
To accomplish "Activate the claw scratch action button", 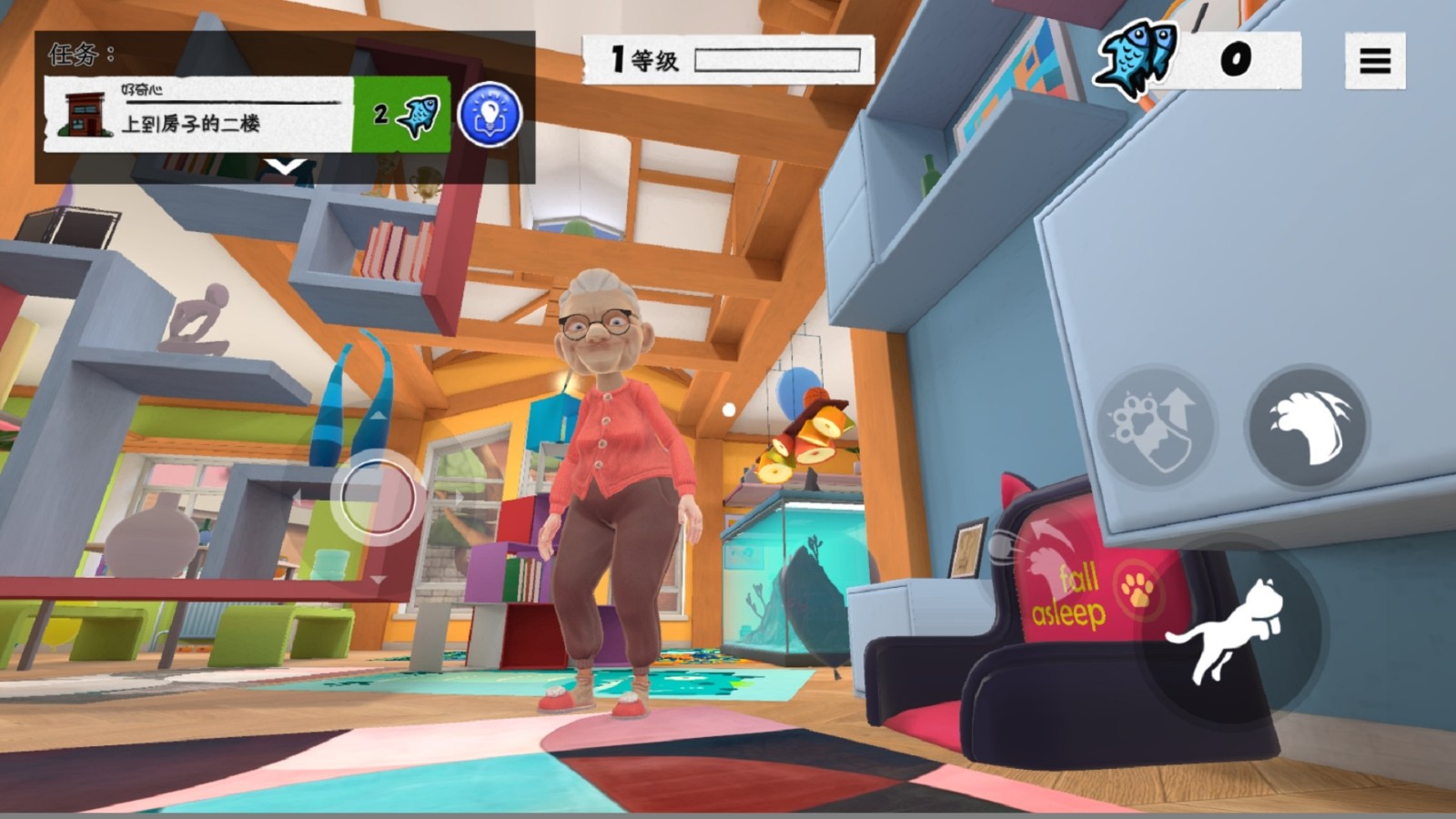I will 1307,425.
